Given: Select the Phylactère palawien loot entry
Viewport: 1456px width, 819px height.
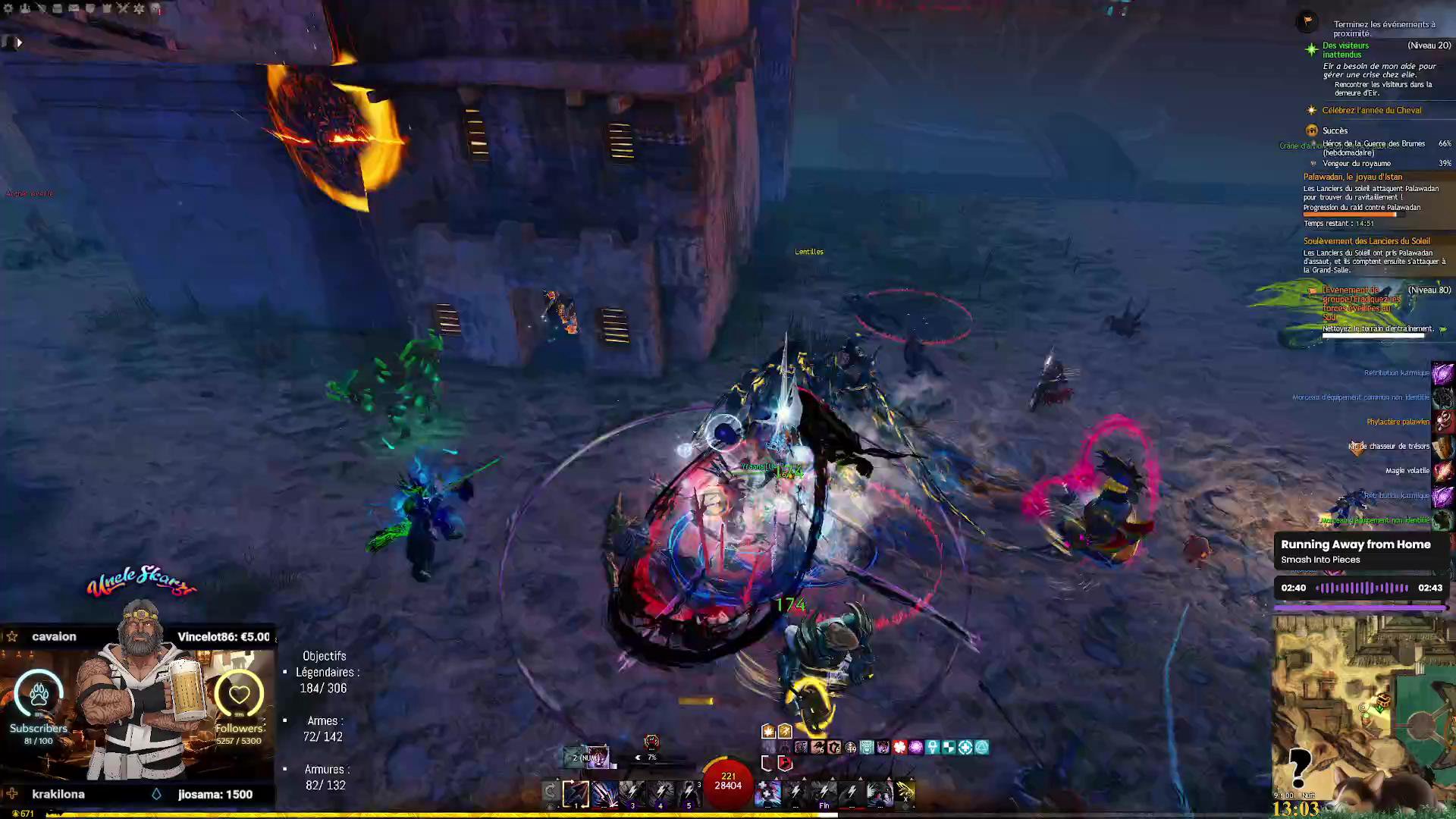Looking at the screenshot, I should coord(1398,422).
